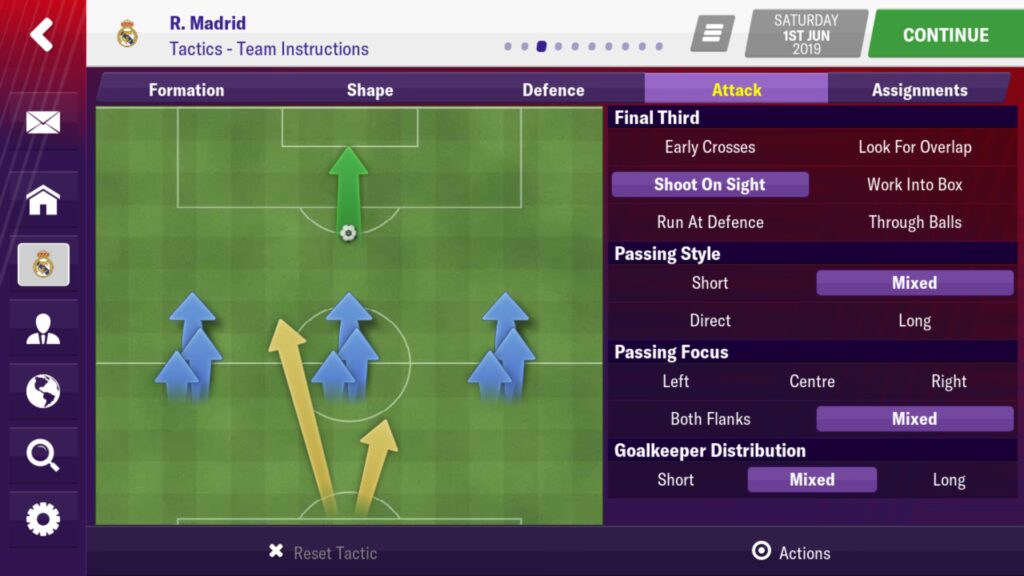The height and width of the screenshot is (576, 1024).
Task: Set passing focus to Both Flanks
Action: click(x=710, y=419)
